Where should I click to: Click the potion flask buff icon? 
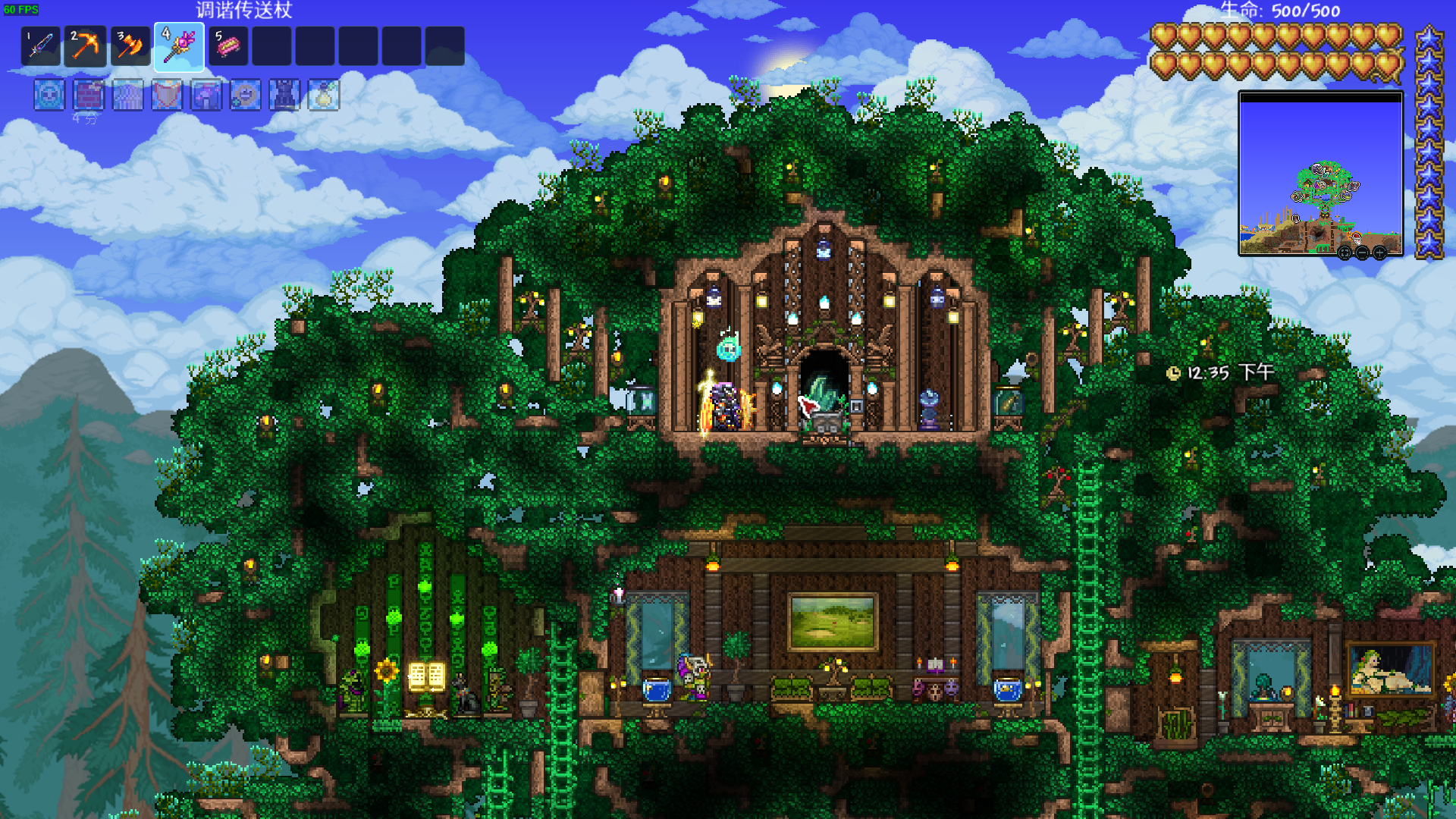(324, 96)
